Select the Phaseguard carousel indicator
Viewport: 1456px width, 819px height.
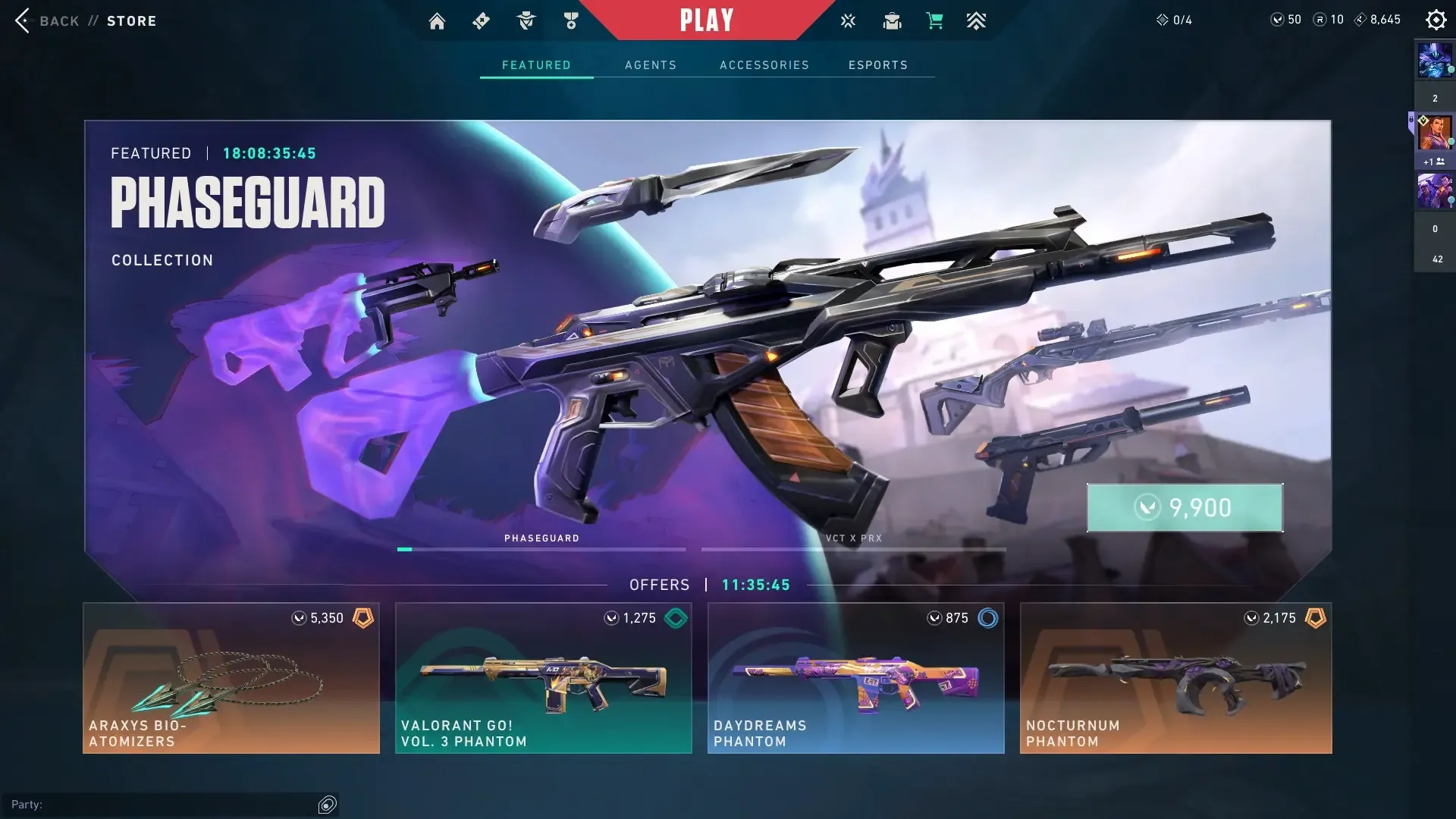pyautogui.click(x=541, y=538)
